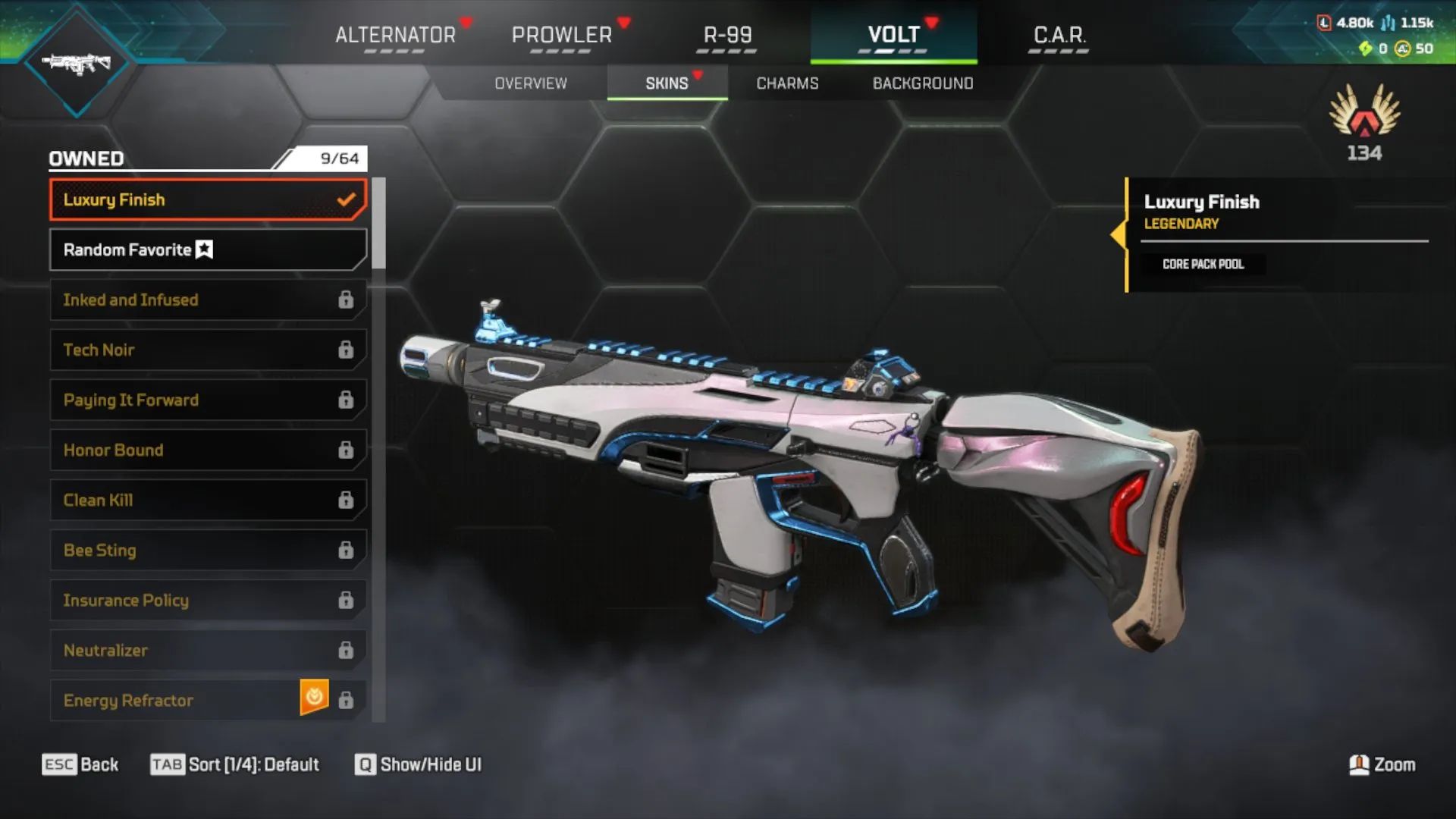The height and width of the screenshot is (819, 1456).
Task: Click the lock icon on Neutralizer
Action: [347, 650]
